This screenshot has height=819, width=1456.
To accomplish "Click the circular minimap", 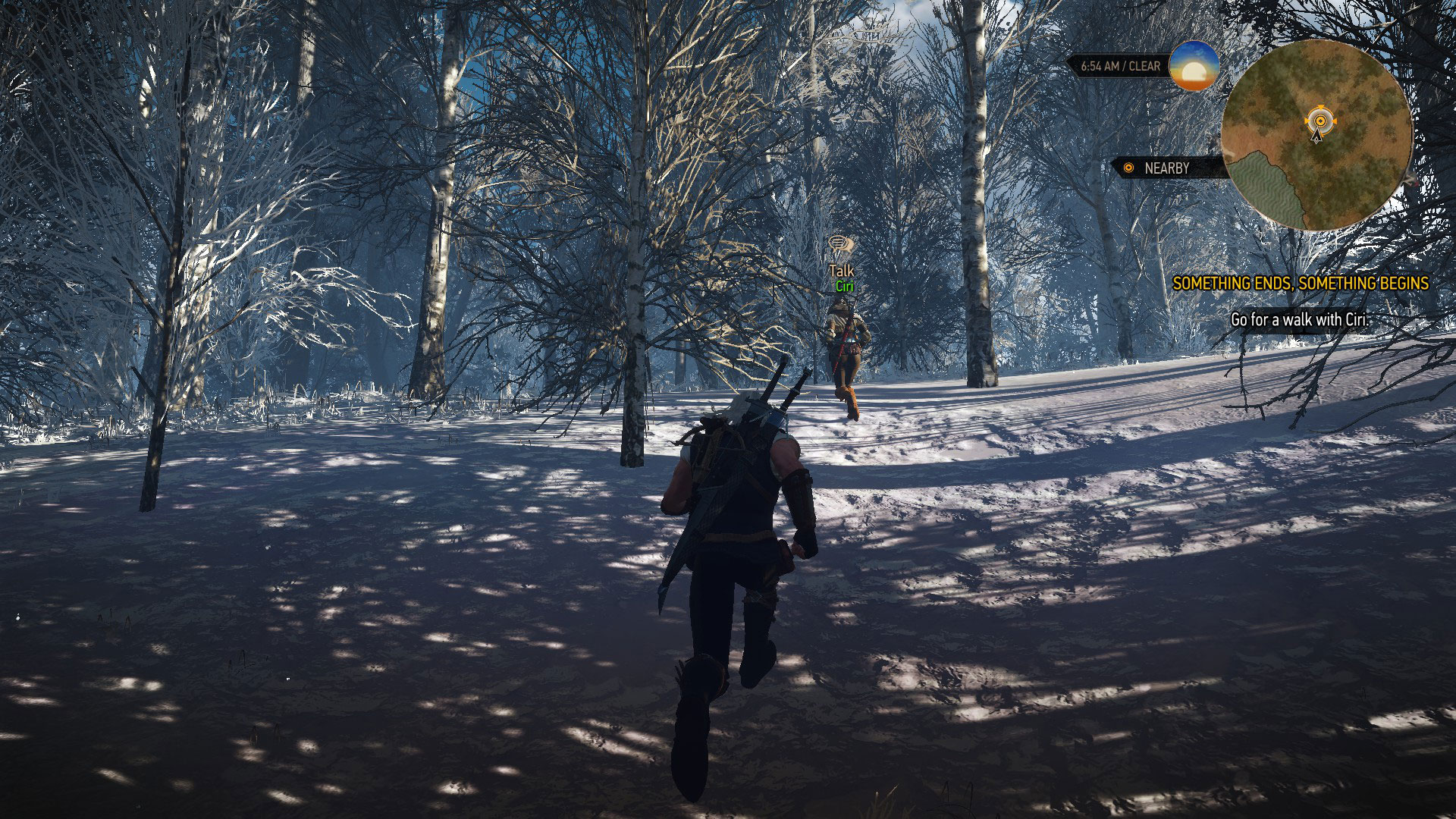I will 1317,136.
